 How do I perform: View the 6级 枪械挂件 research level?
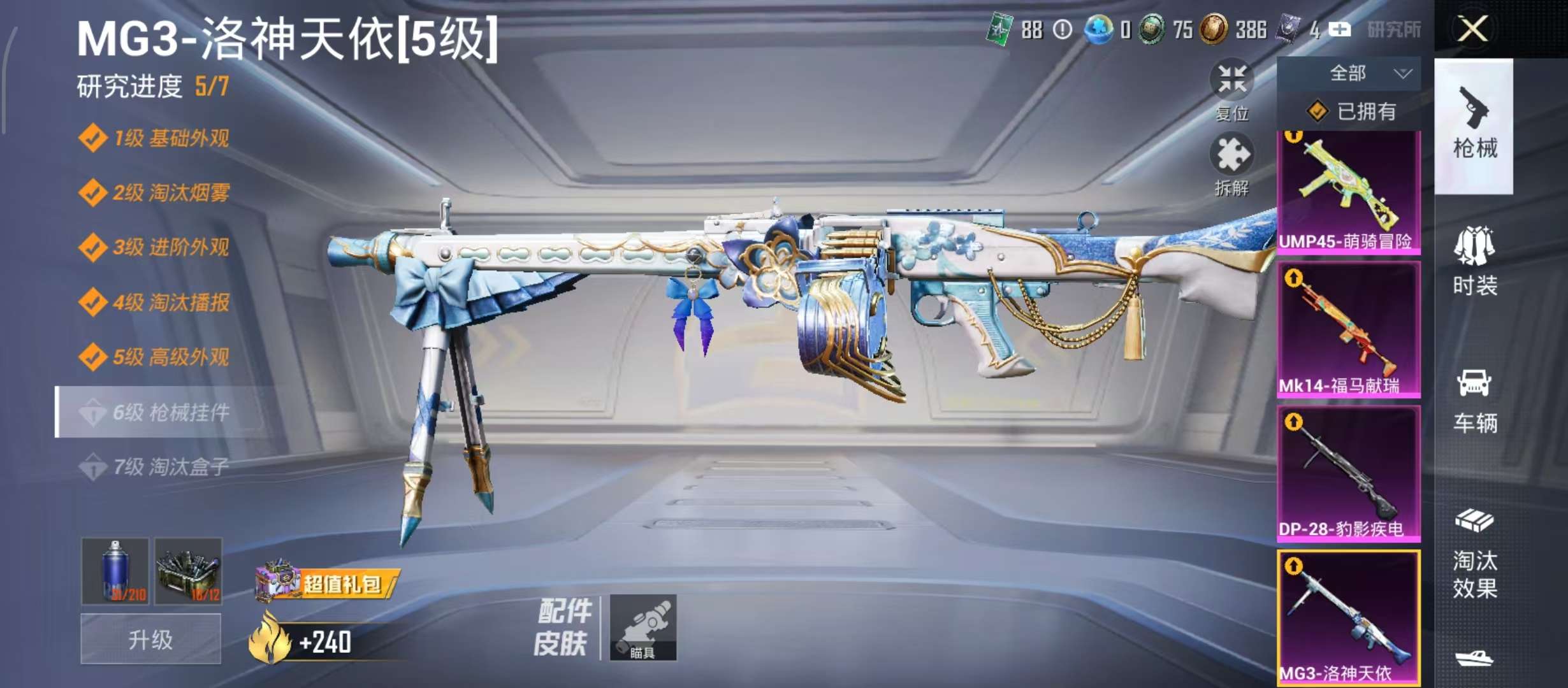(x=171, y=413)
